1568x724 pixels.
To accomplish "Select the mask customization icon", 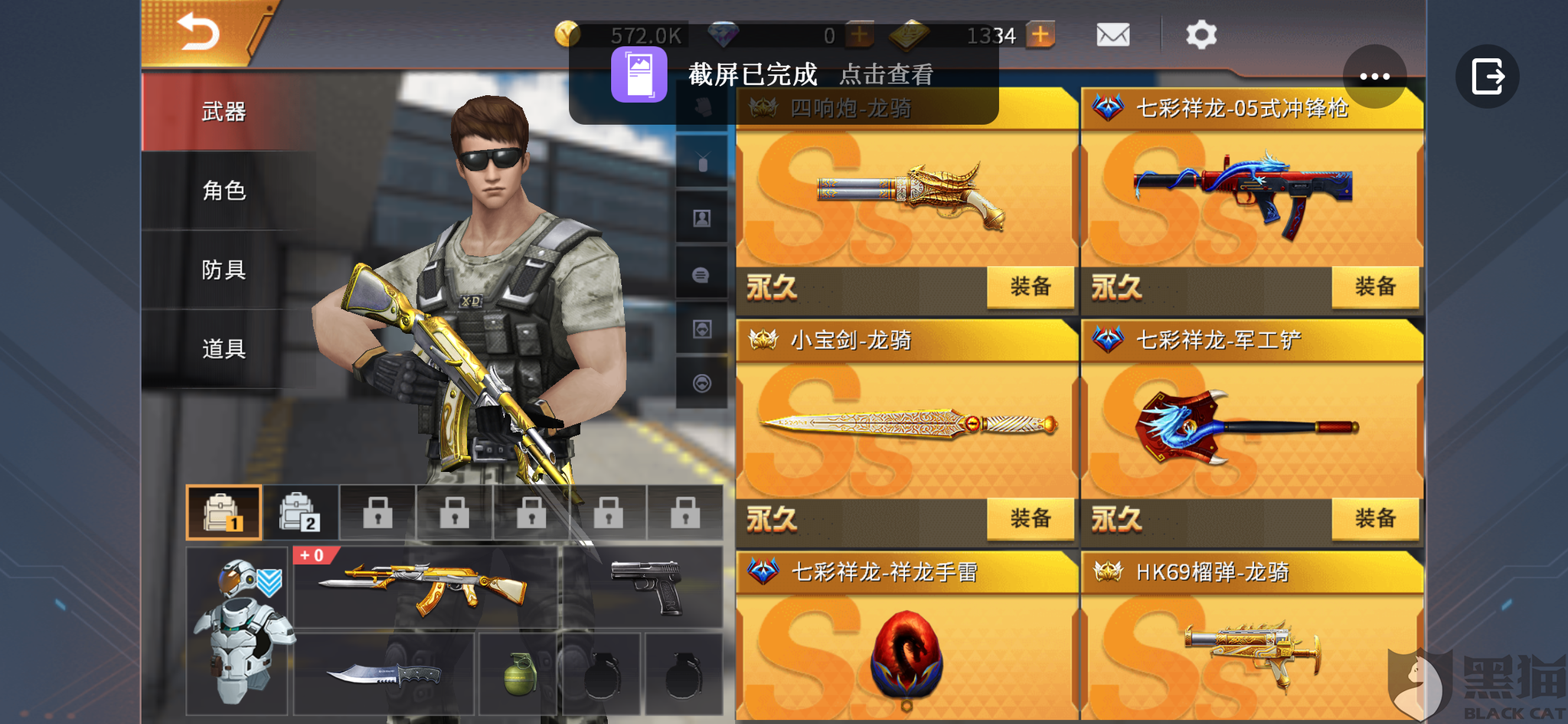I will coord(701,328).
